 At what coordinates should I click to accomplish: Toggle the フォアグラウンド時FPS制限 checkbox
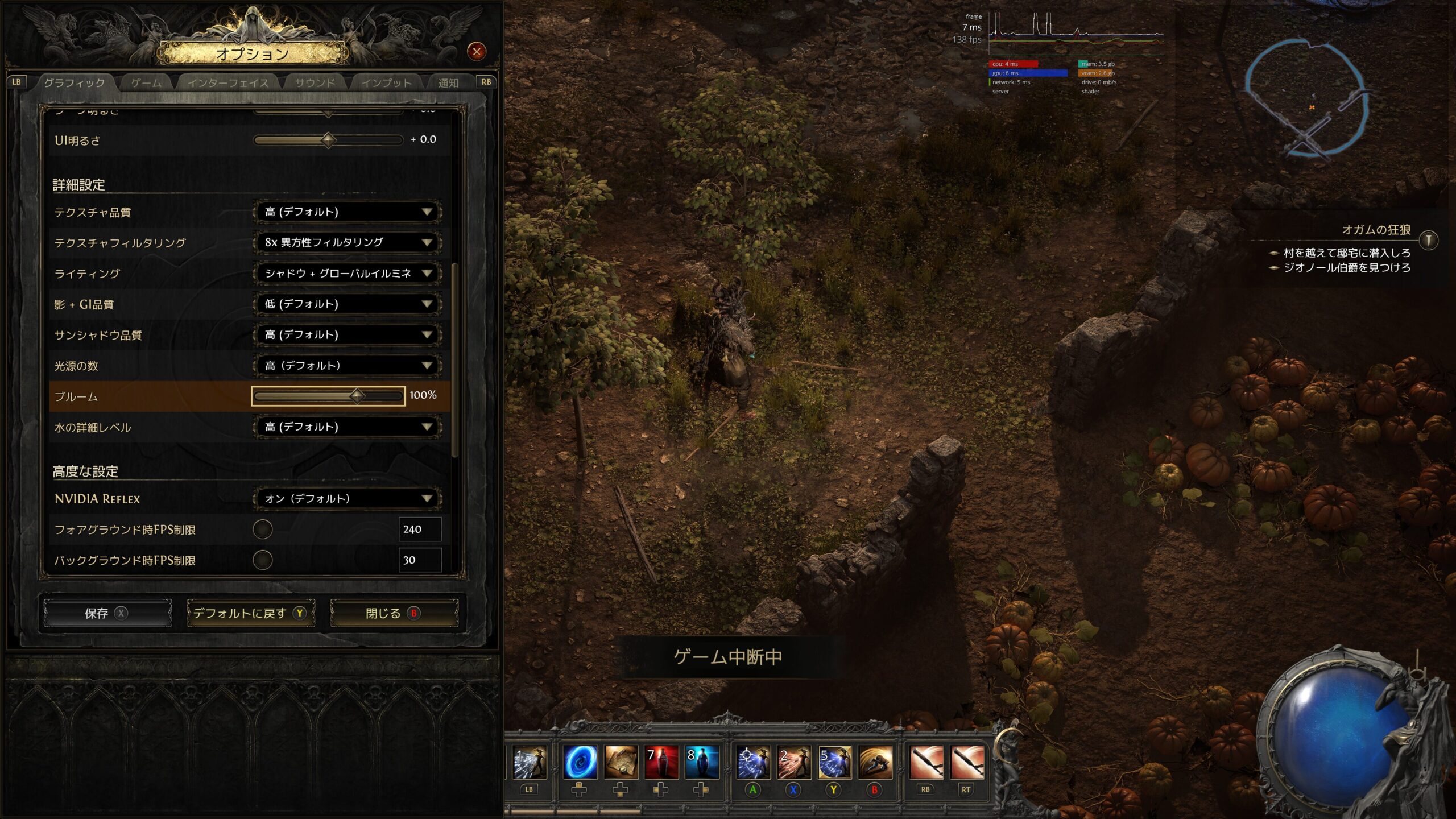point(263,530)
